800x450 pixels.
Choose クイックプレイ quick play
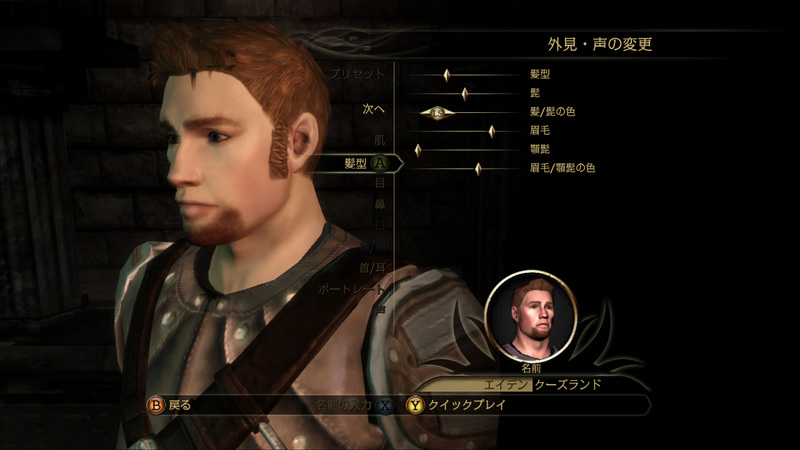[x=463, y=405]
